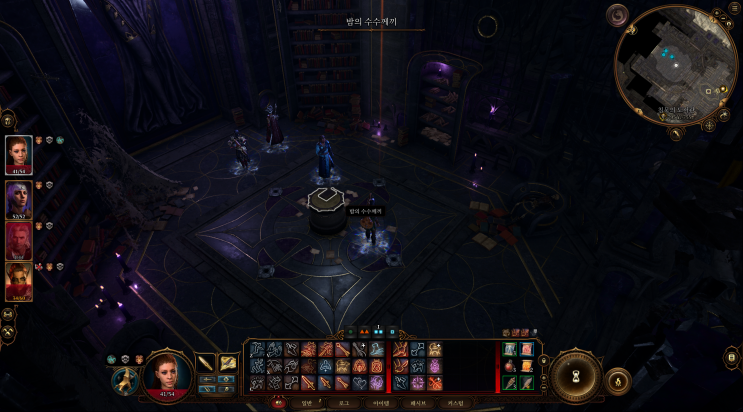Select the pale white-haired companion portrait
The width and height of the screenshot is (743, 412).
(x=18, y=238)
